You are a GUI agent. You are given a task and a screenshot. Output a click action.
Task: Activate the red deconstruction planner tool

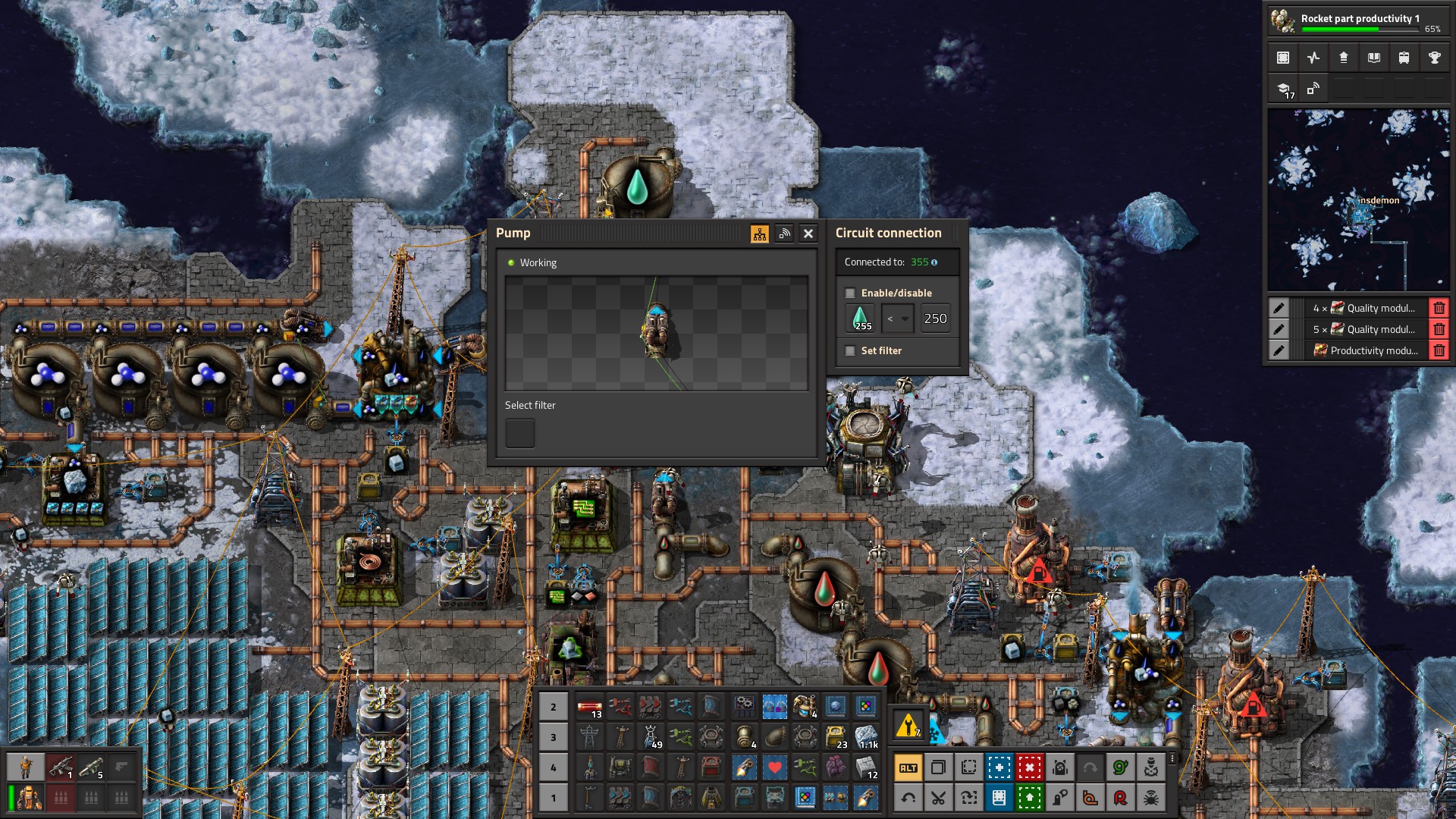[1029, 767]
